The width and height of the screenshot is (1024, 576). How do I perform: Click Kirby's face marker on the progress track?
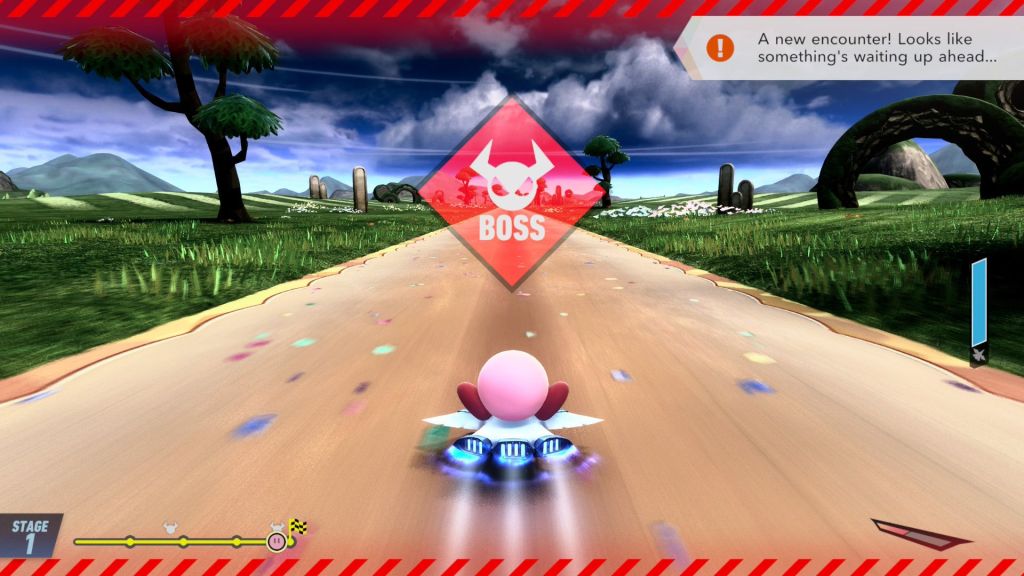276,541
